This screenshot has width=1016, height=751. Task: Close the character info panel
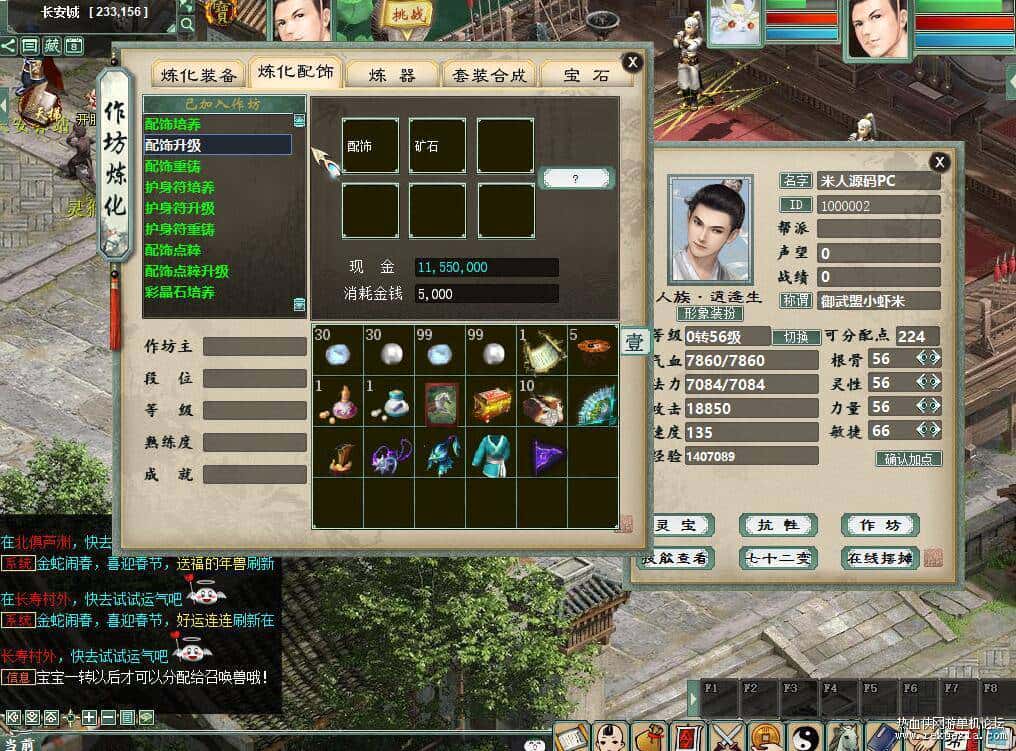939,161
